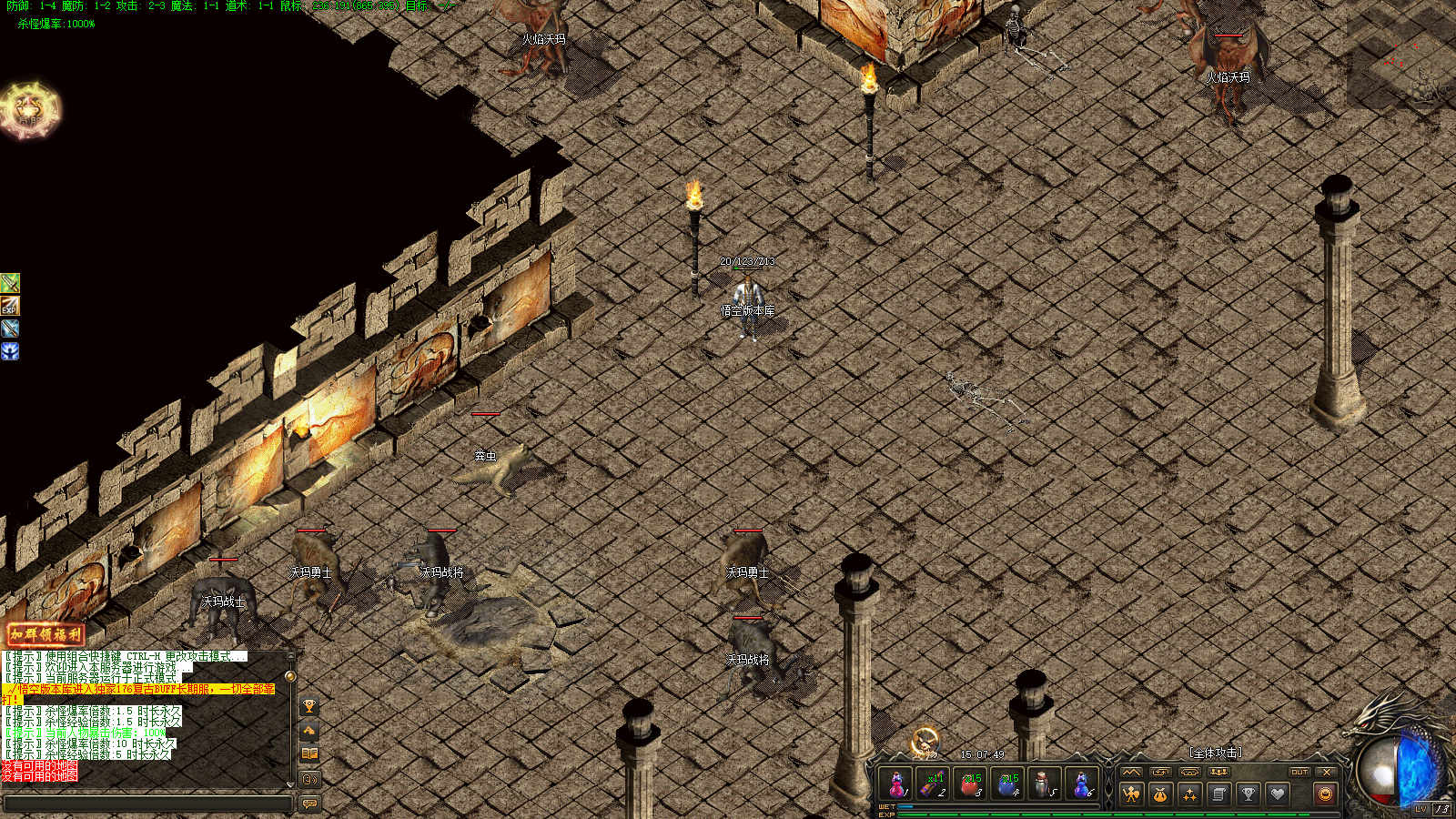The height and width of the screenshot is (819, 1456).
Task: Open the character equipment panel icon
Action: (x=1131, y=794)
